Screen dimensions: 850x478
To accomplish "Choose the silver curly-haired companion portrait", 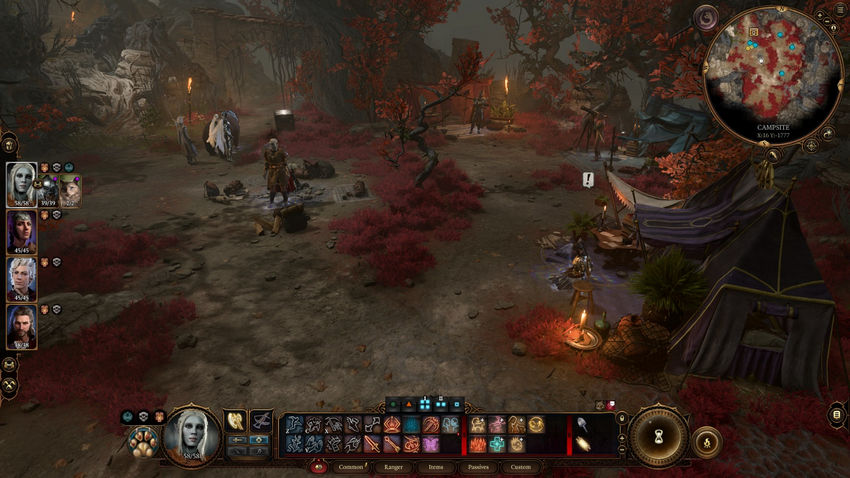I will 22,278.
